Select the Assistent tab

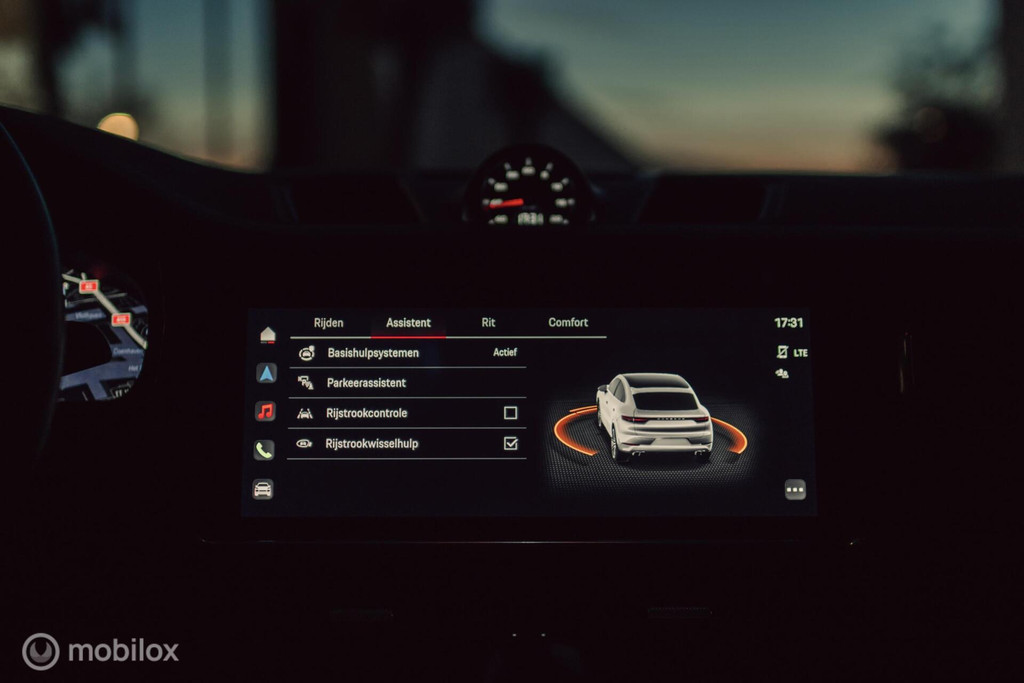pos(408,323)
